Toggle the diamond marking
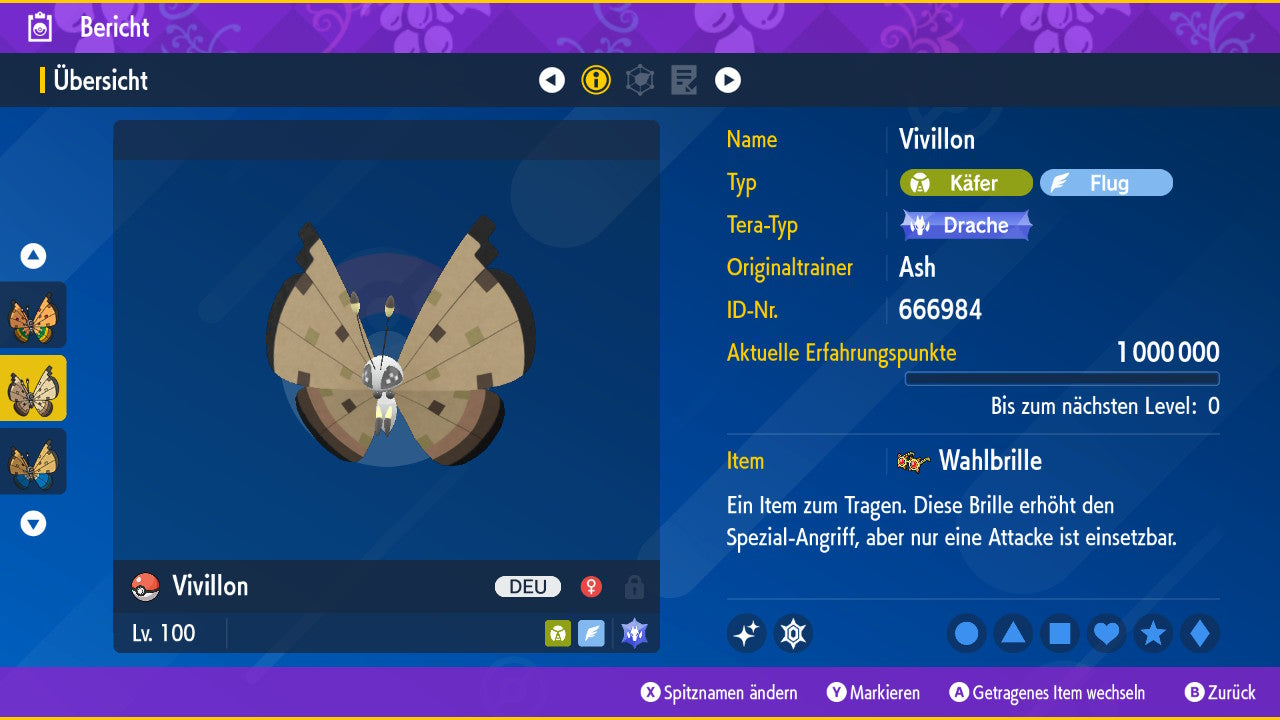The width and height of the screenshot is (1280, 720). 1200,633
